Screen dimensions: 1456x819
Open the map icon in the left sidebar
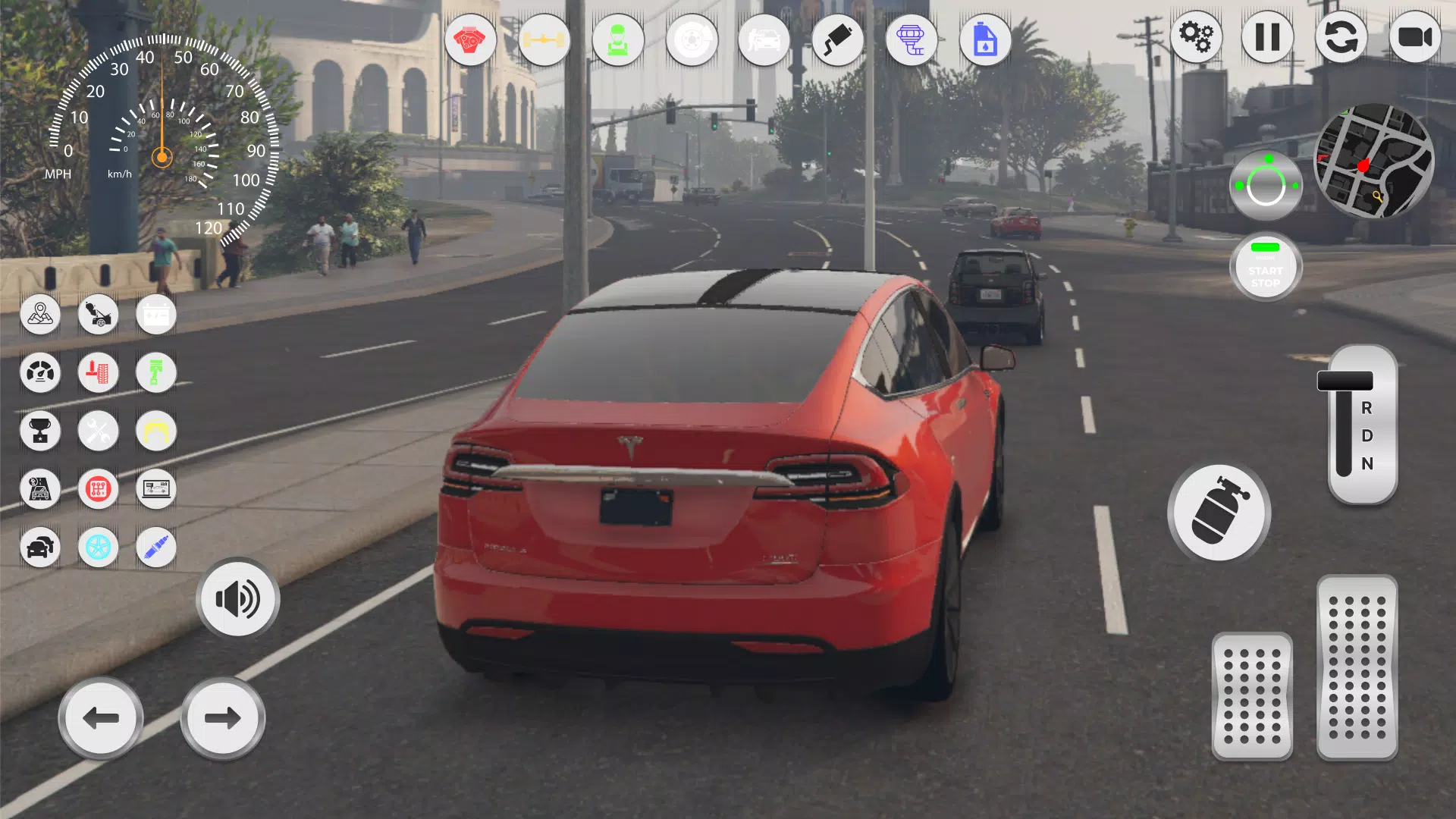click(40, 315)
